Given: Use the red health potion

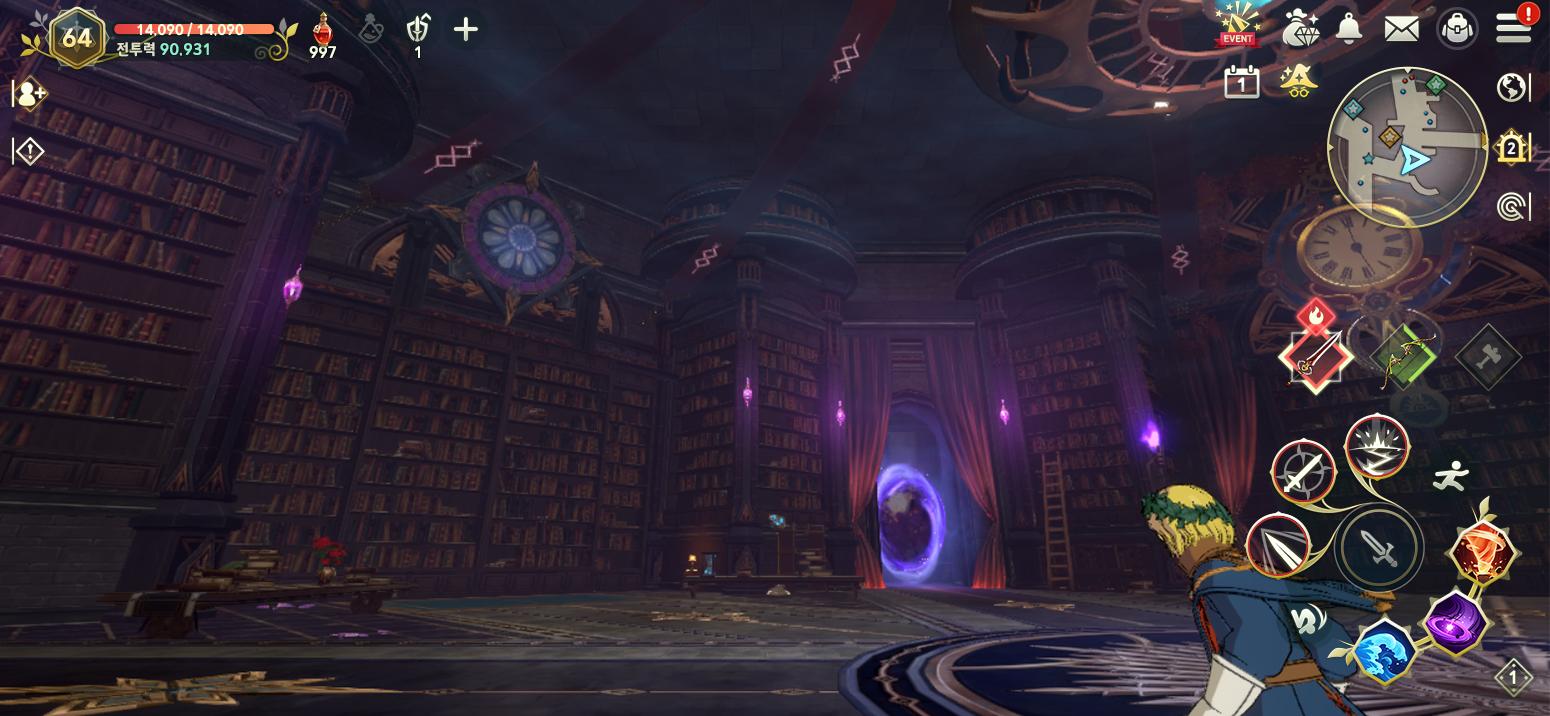Looking at the screenshot, I should pyautogui.click(x=322, y=32).
